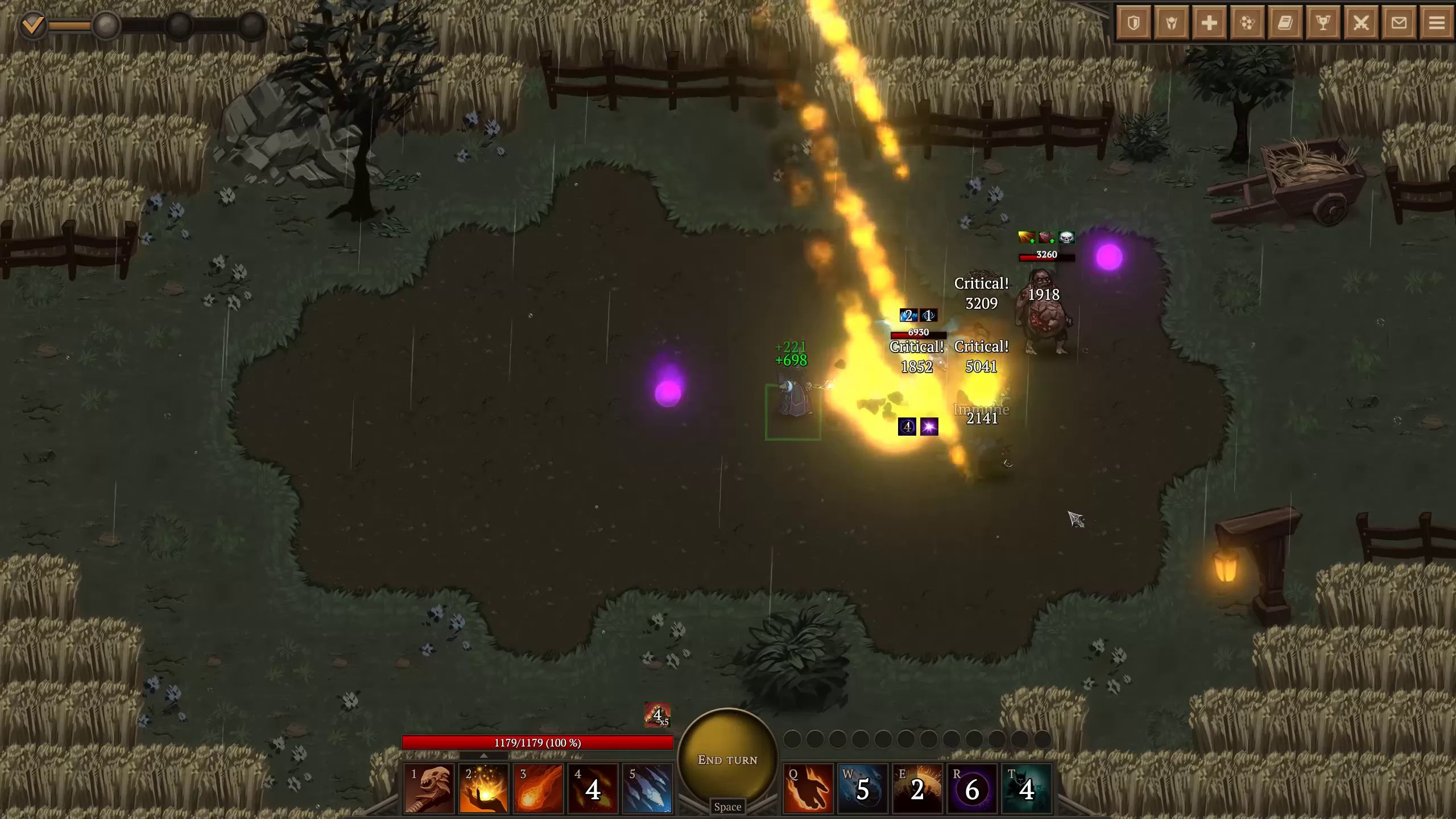Click the crossed swords combat icon

pos(1363,23)
